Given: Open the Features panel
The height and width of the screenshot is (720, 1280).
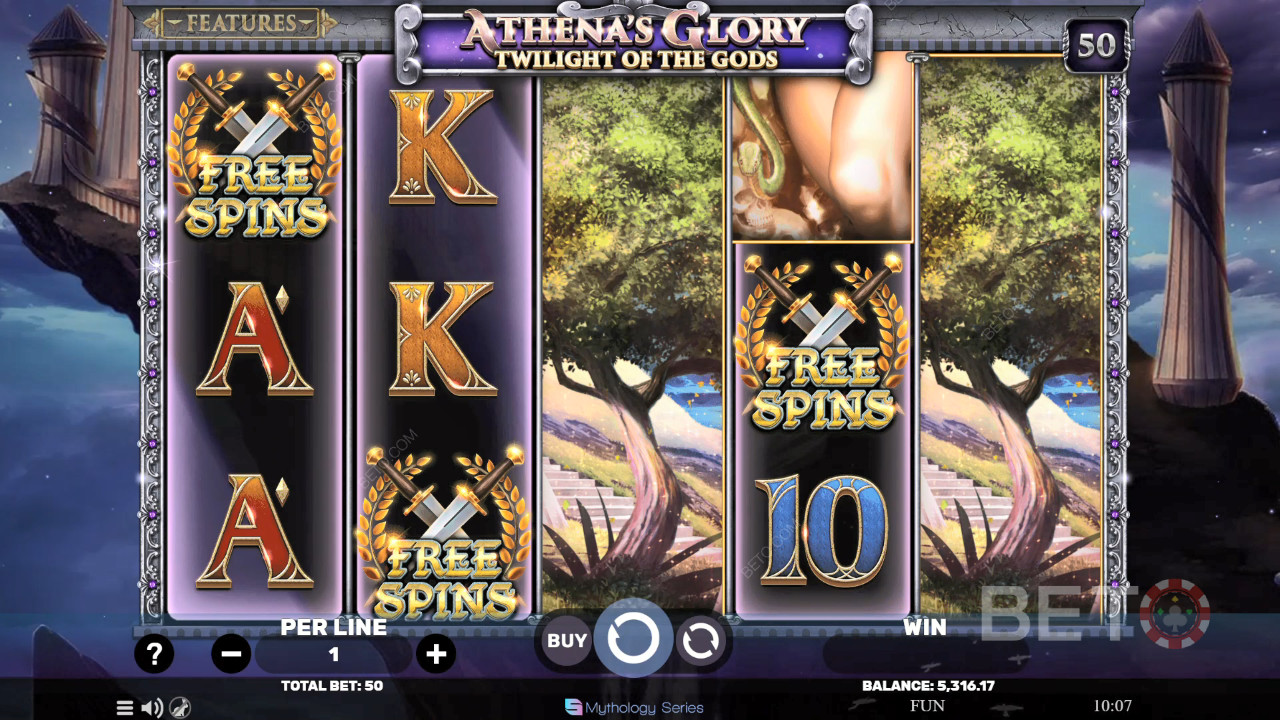Looking at the screenshot, I should tap(240, 22).
